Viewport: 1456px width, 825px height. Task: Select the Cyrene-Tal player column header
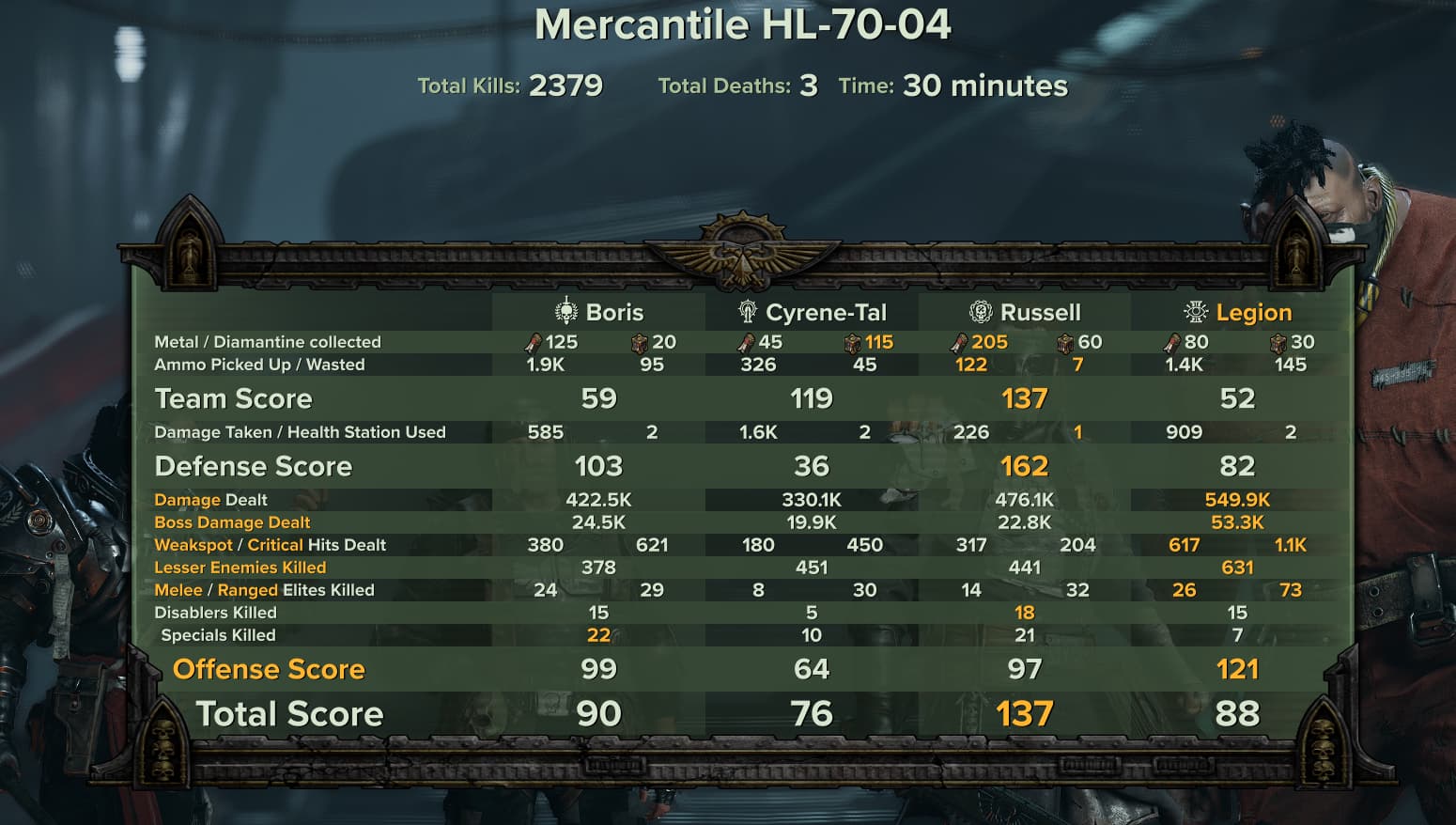(x=813, y=312)
